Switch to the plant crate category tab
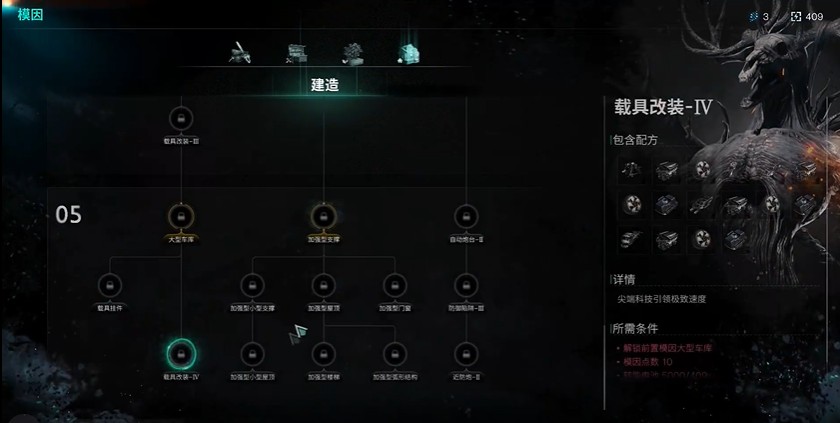 352,52
